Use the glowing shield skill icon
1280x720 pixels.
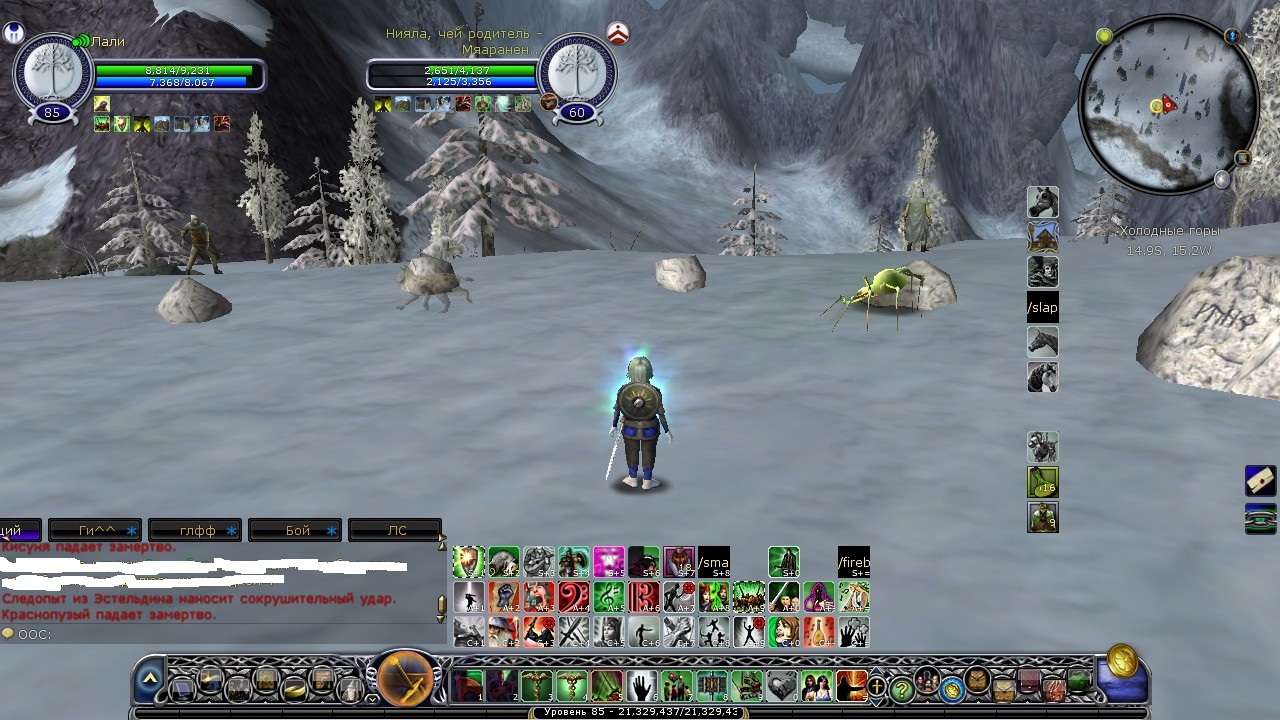pos(469,562)
